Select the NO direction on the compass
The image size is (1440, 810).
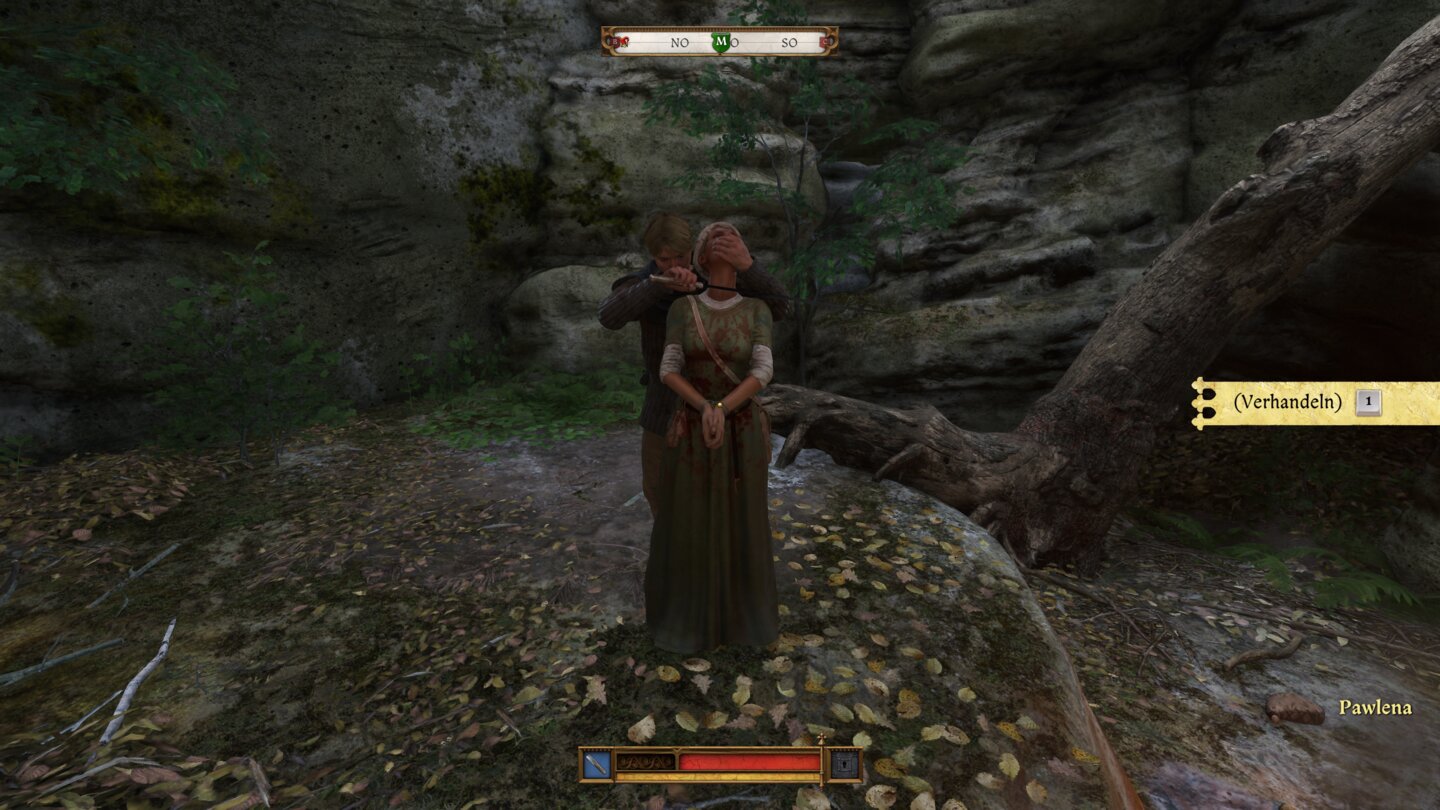680,42
